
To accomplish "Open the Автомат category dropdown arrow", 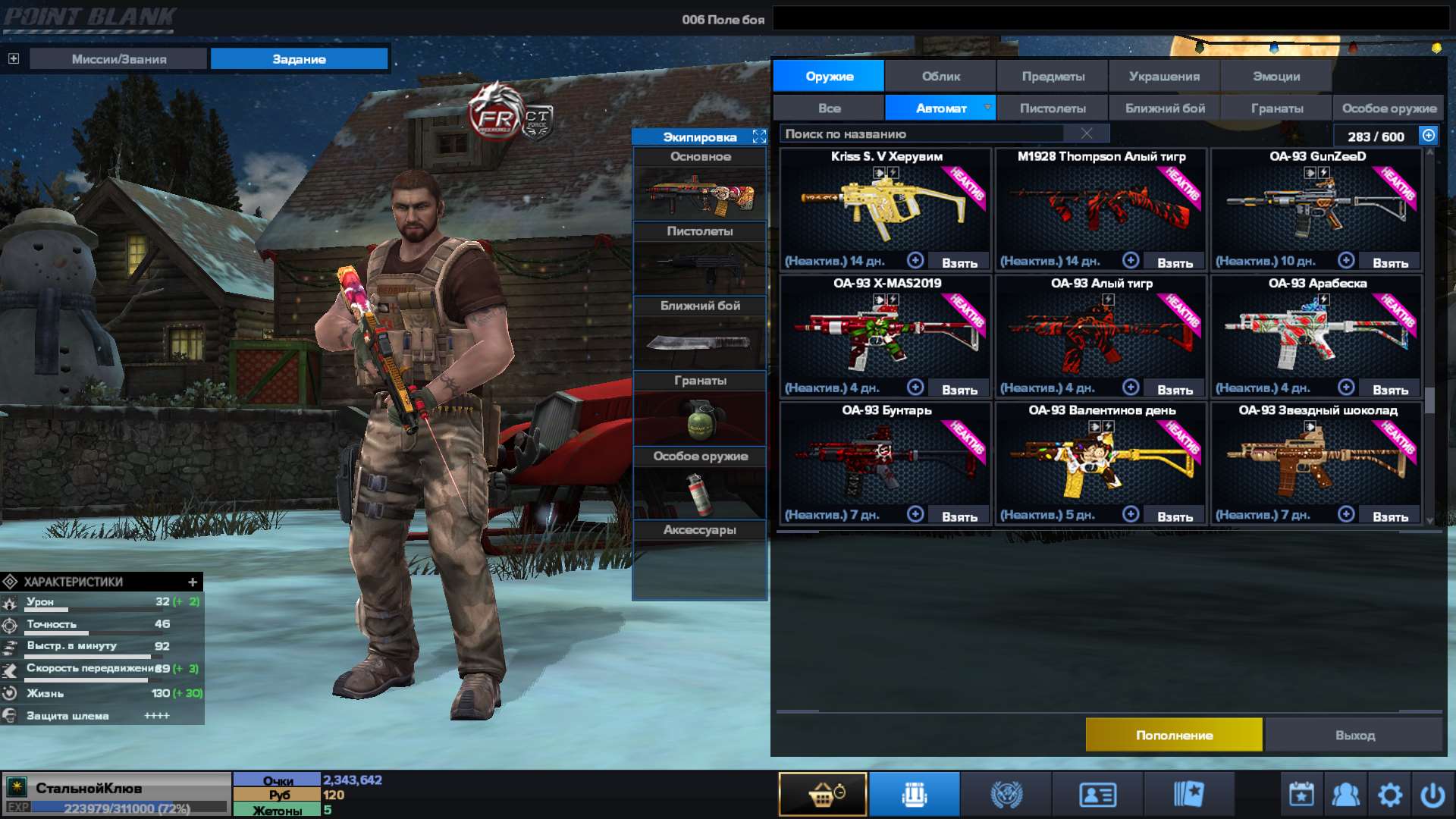I will click(x=987, y=108).
